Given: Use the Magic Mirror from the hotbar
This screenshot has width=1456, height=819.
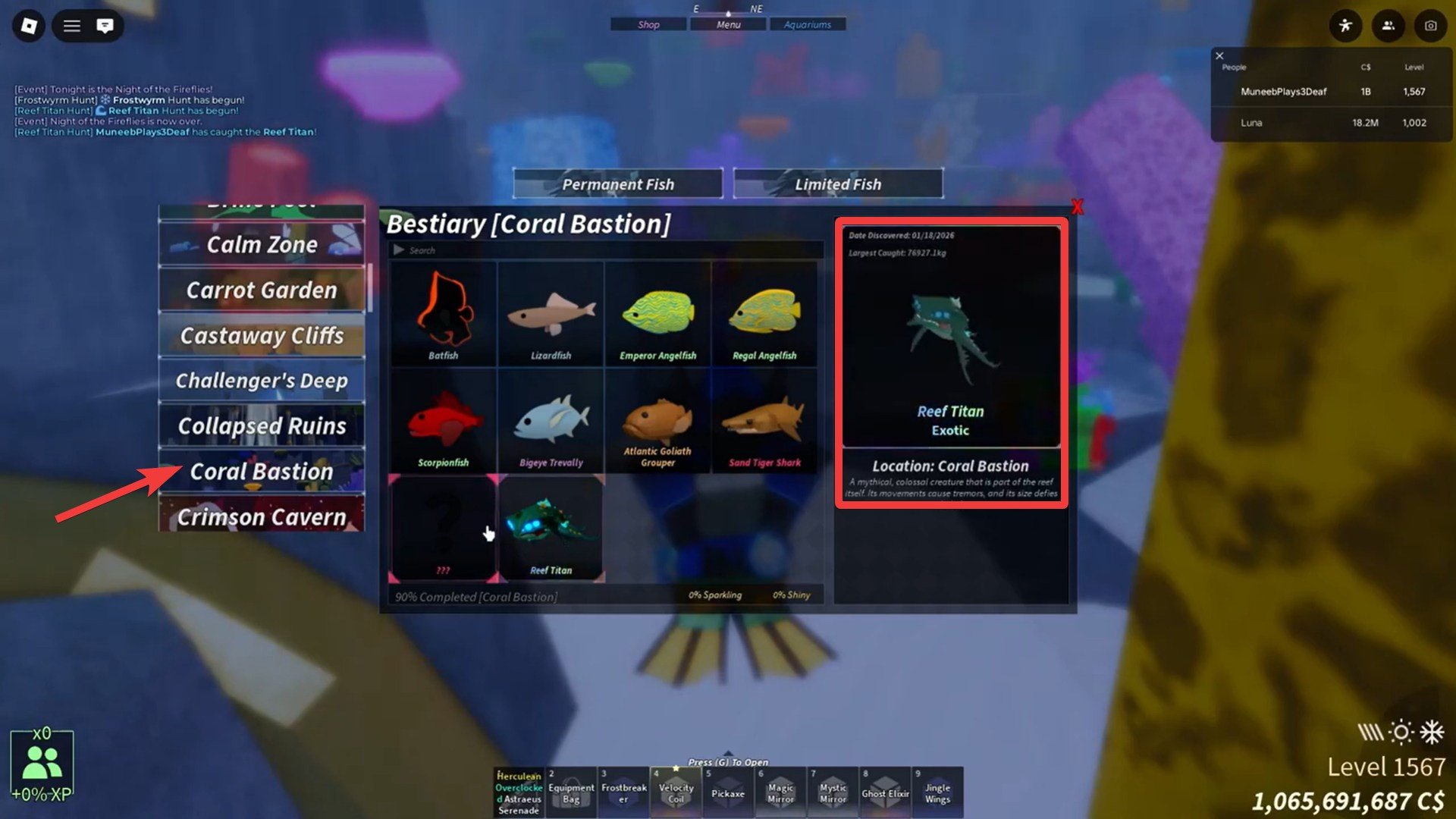Looking at the screenshot, I should point(780,792).
